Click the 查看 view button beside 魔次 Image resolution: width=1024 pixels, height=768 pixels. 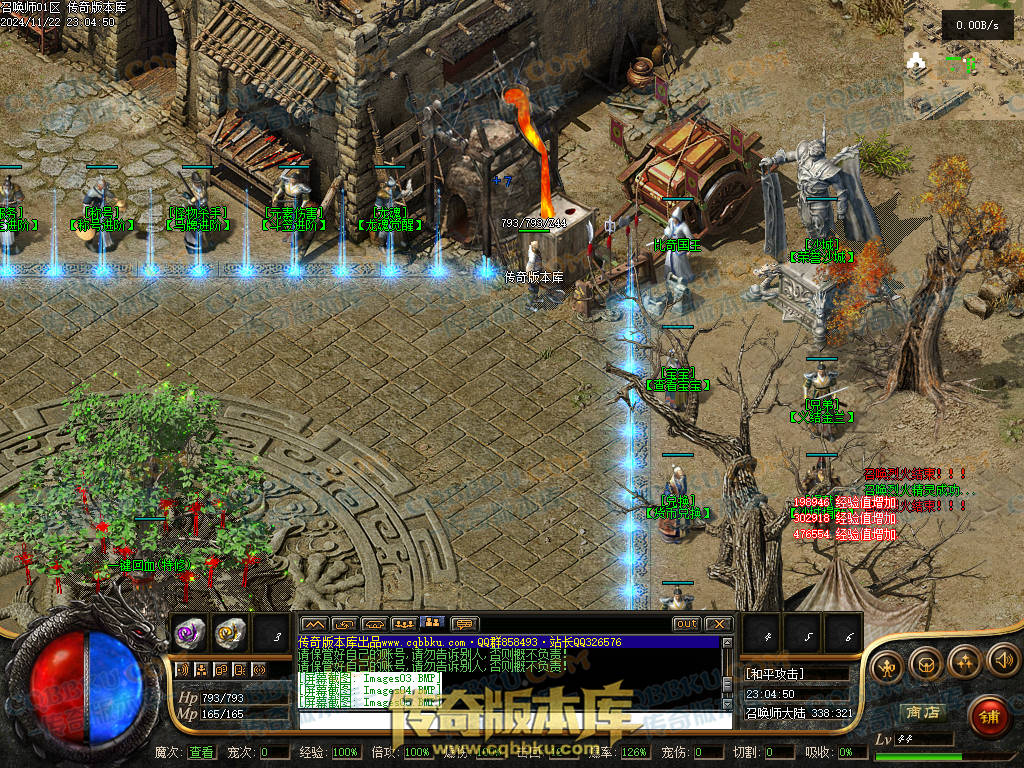(201, 752)
